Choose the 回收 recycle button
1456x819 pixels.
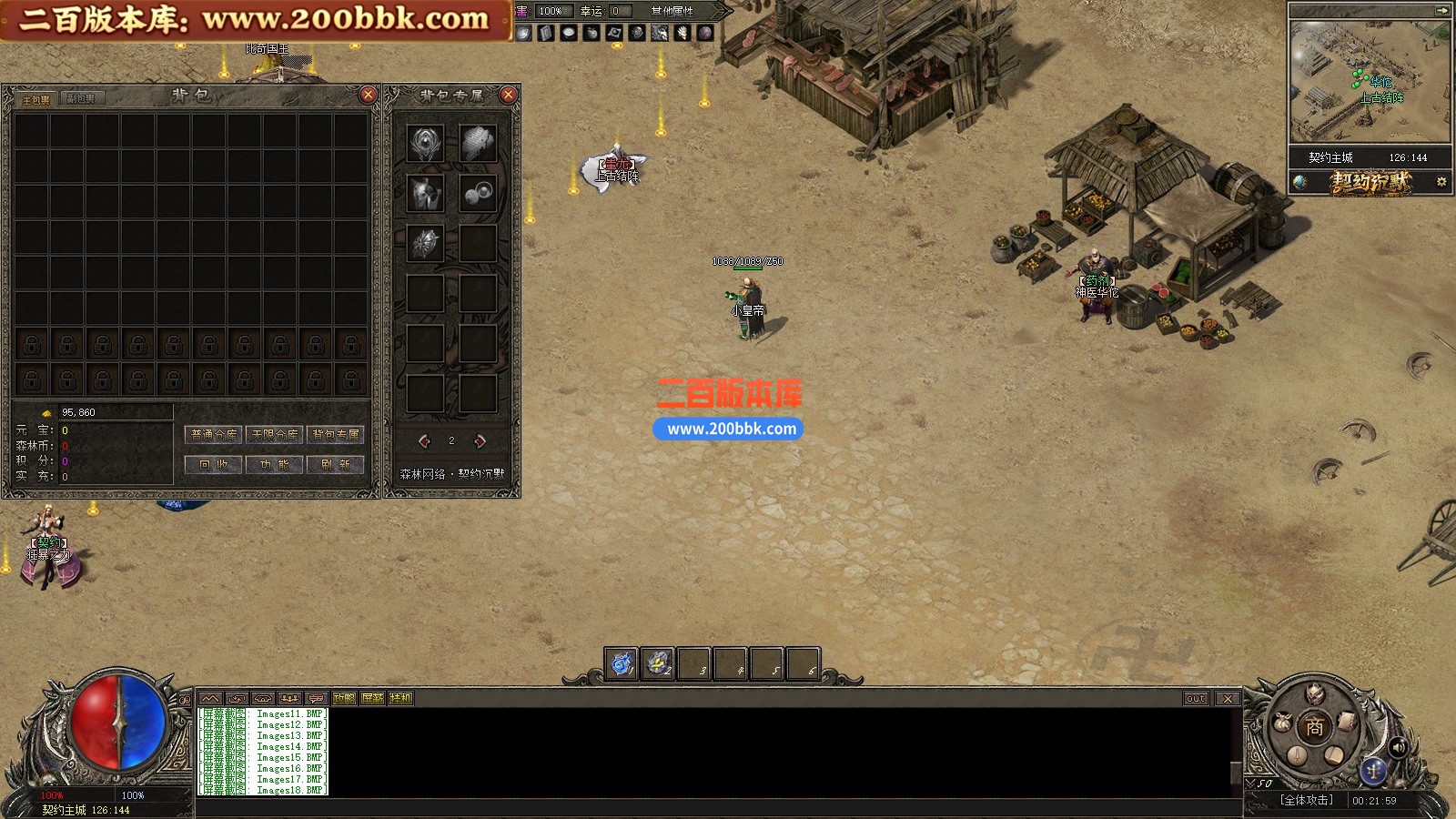(x=214, y=464)
